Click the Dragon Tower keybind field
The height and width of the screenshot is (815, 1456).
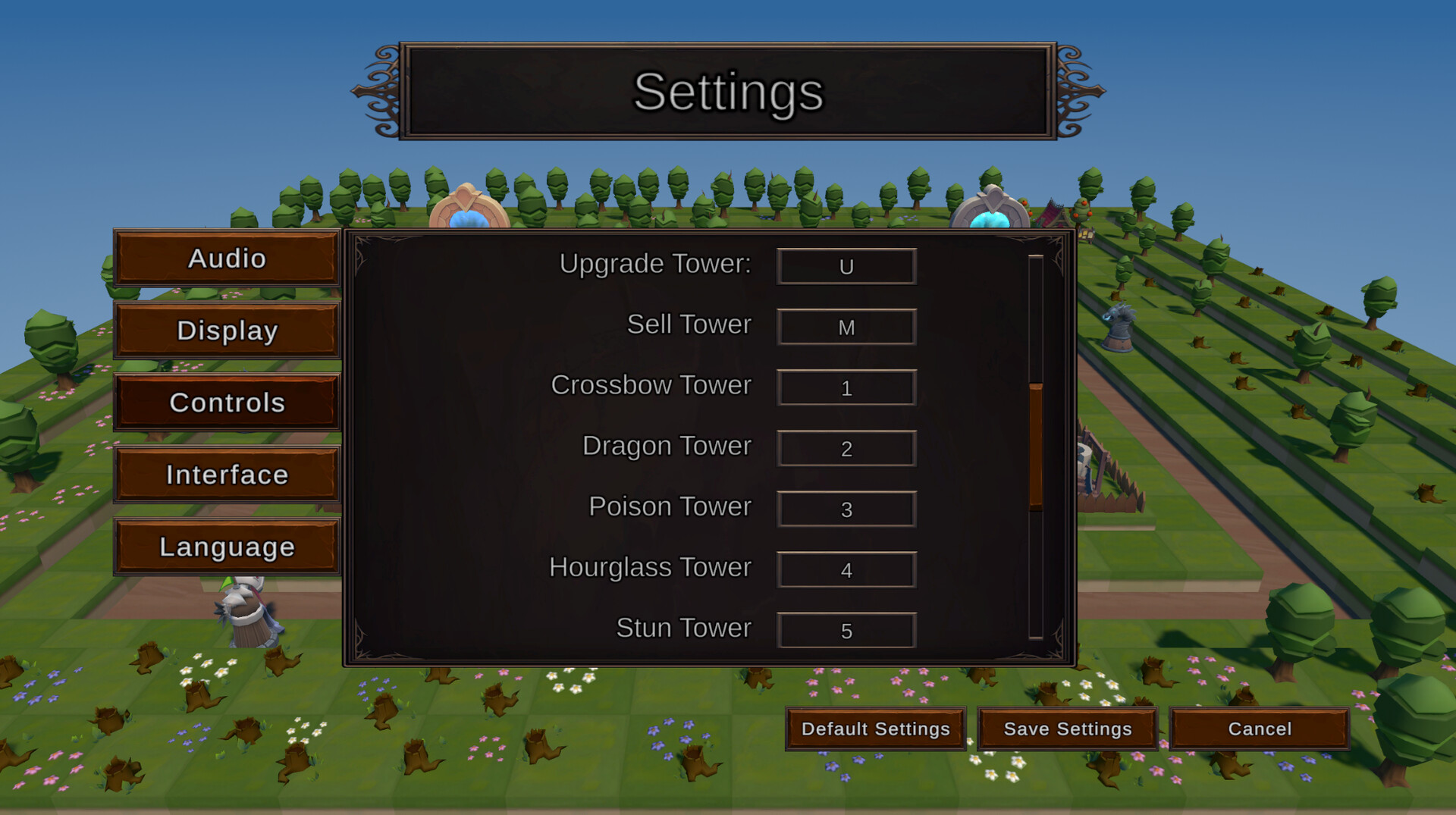pyautogui.click(x=846, y=448)
